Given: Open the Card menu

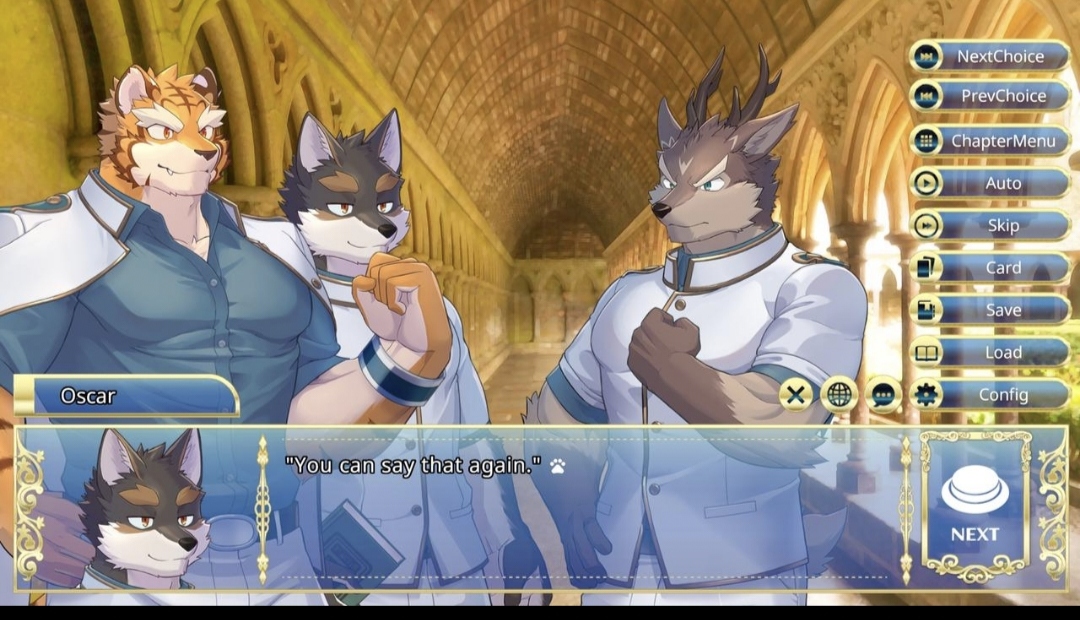Looking at the screenshot, I should [990, 268].
